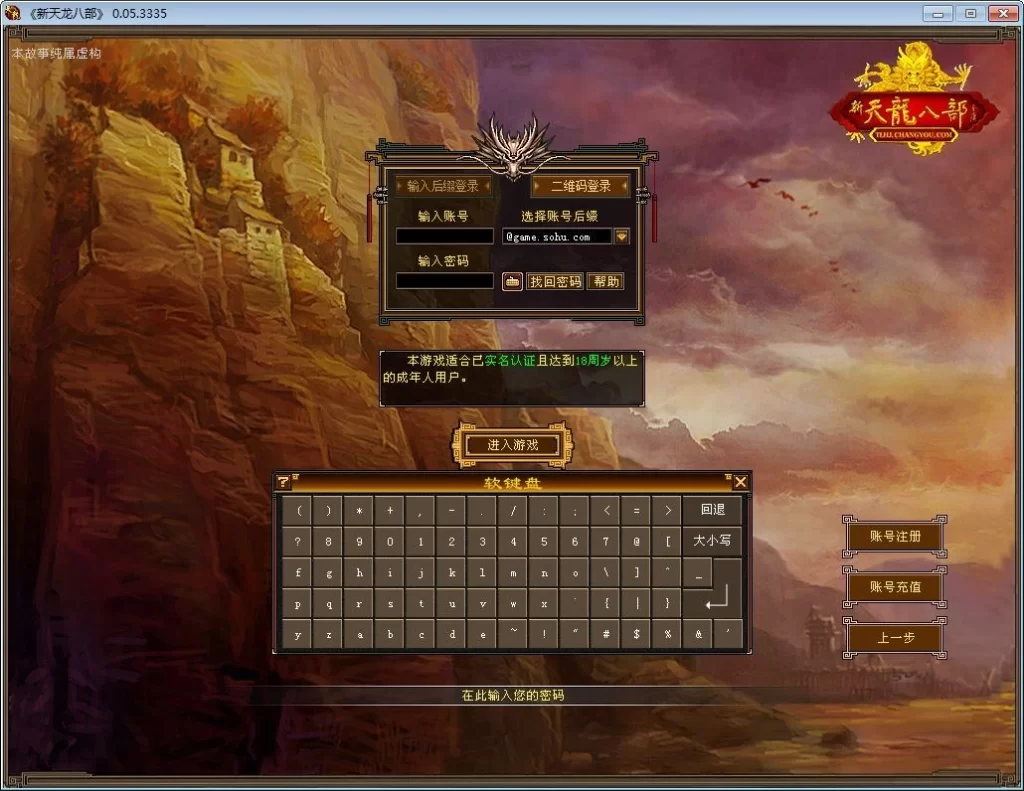1024x791 pixels.
Task: Choose 账号充值 account recharge
Action: click(x=894, y=587)
